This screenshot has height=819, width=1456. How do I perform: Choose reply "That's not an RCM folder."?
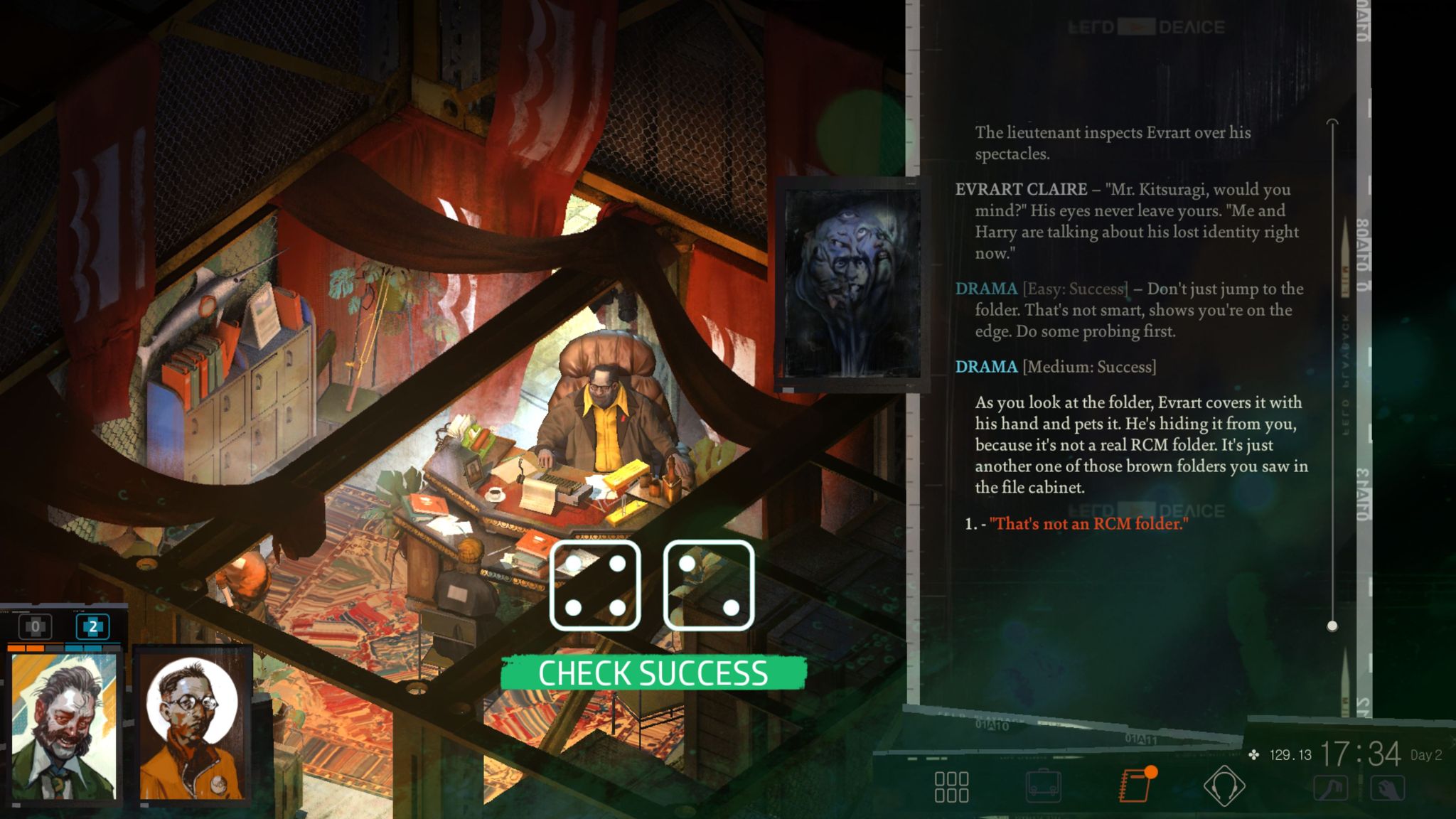pos(1088,524)
